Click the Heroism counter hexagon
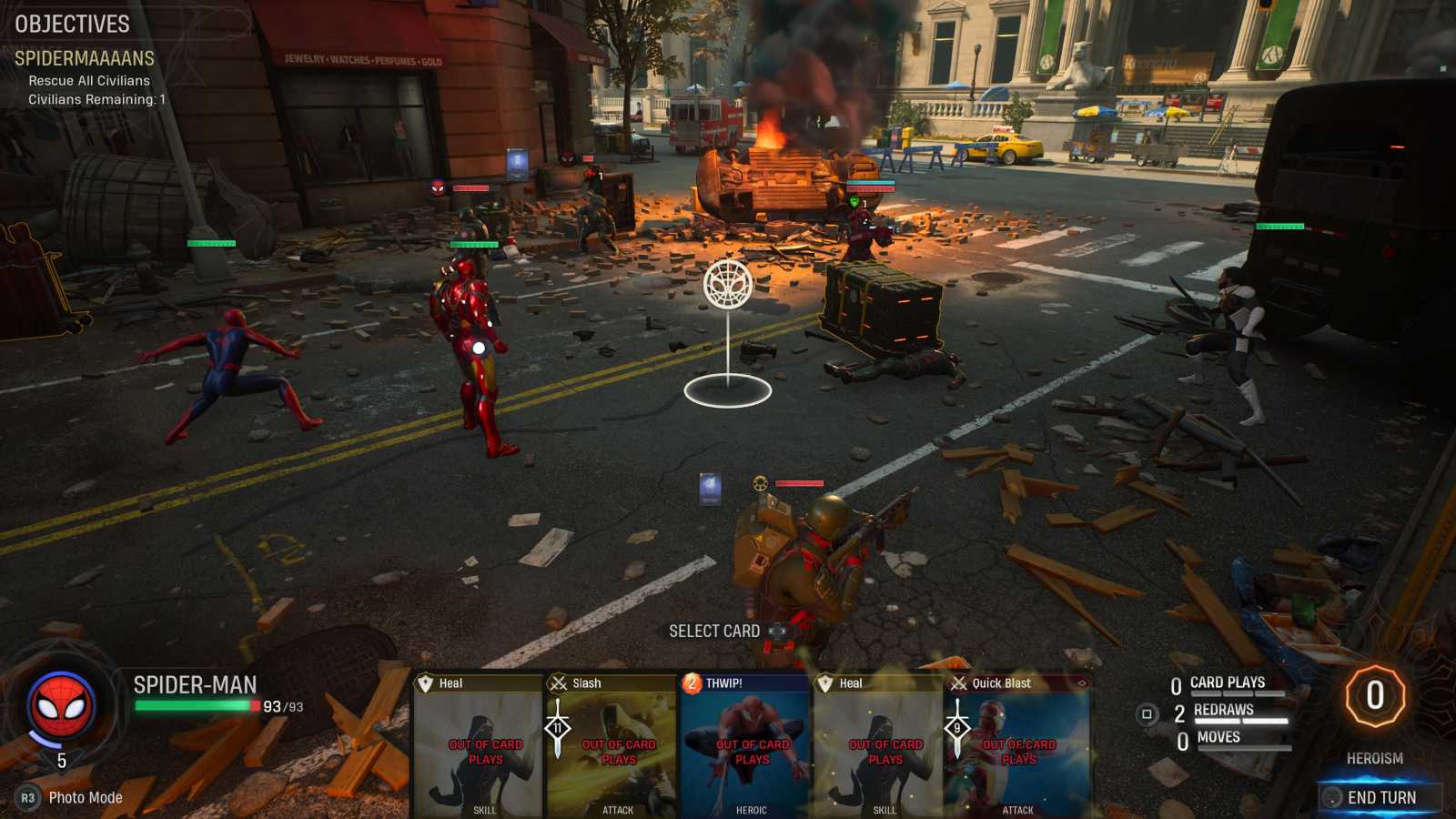This screenshot has height=819, width=1456. click(x=1375, y=696)
